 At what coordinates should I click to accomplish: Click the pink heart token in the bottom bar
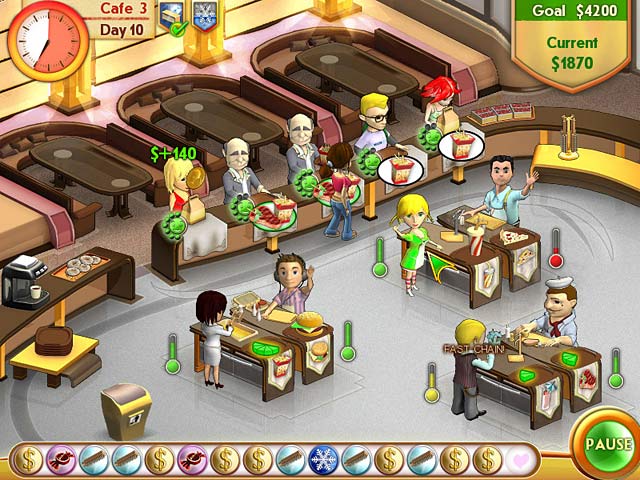521,459
